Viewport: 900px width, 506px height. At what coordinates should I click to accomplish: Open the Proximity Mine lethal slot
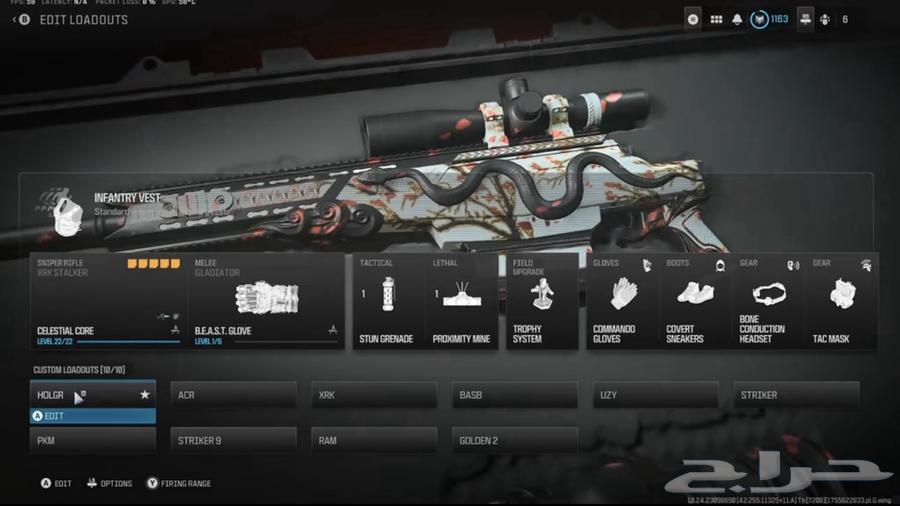461,301
